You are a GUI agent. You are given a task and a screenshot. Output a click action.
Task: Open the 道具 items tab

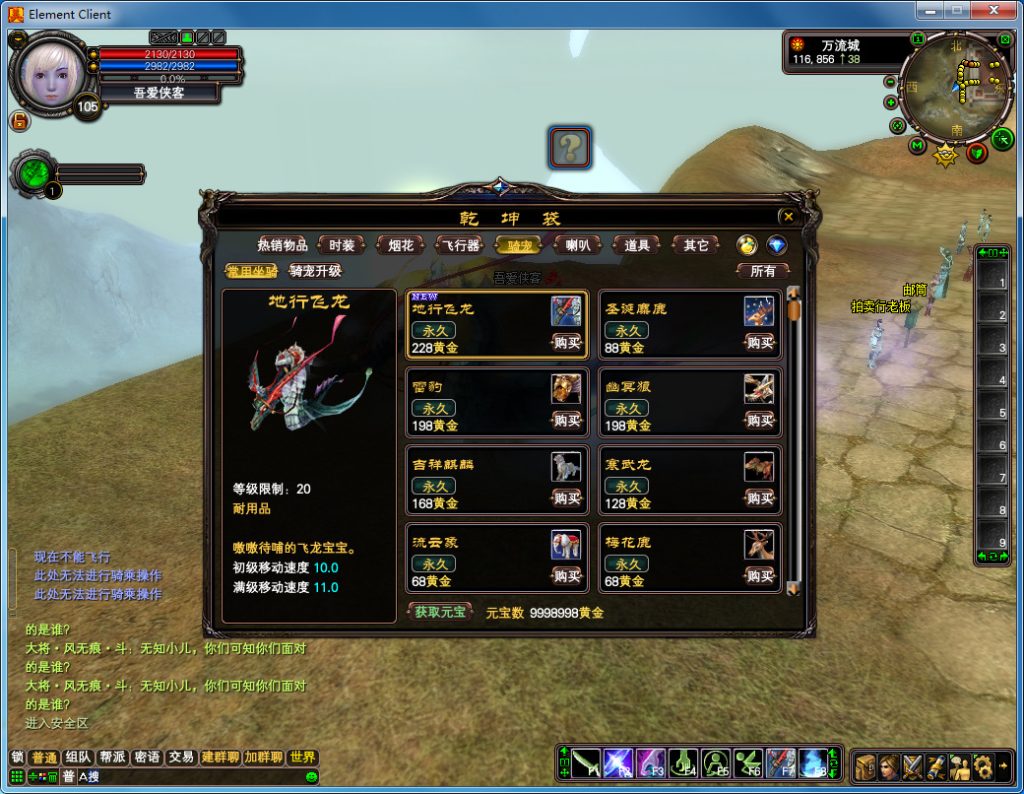(x=637, y=245)
